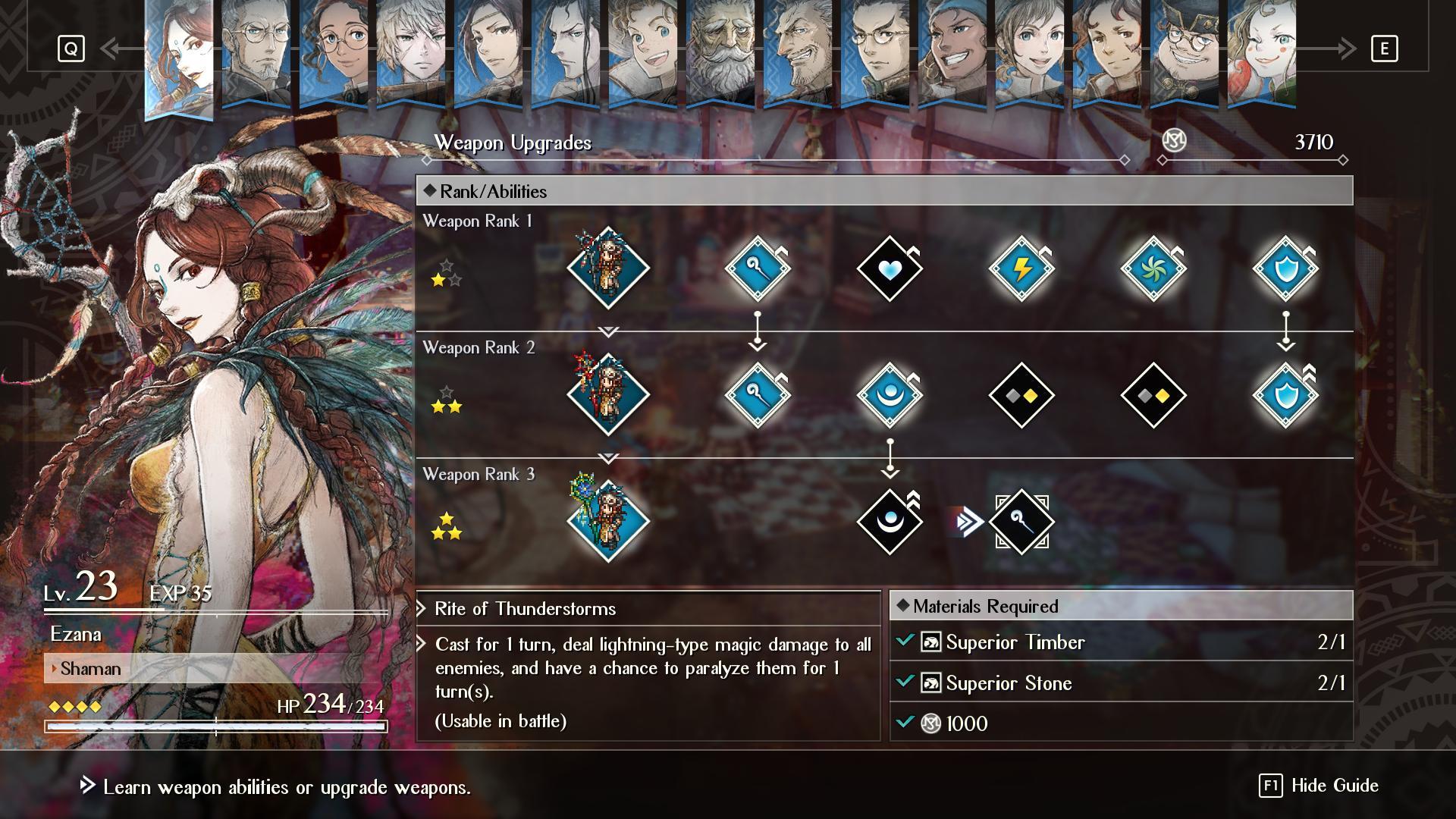Select the lightning bolt ability icon

pos(1021,268)
